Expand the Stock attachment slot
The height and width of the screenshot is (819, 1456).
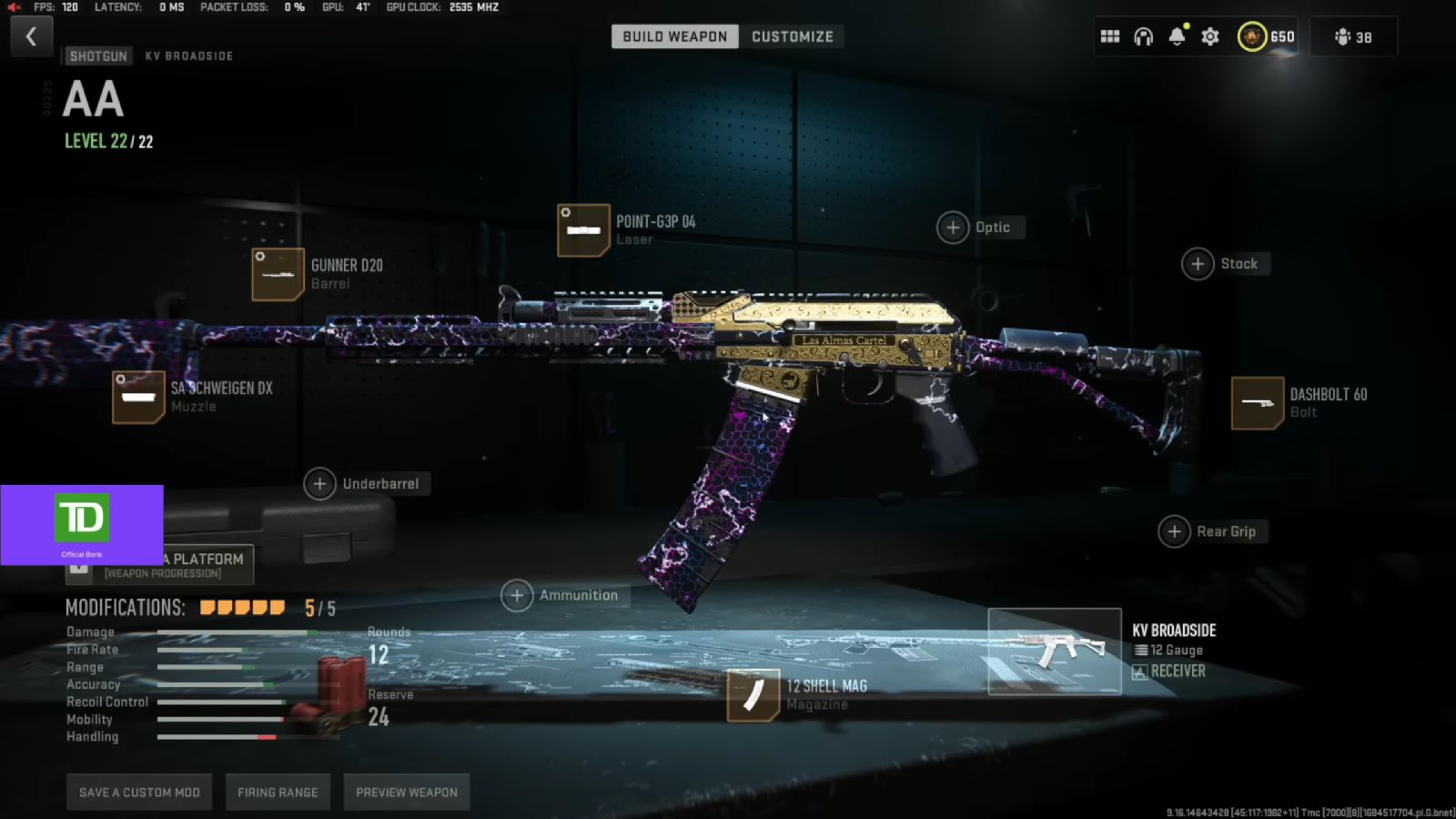point(1198,263)
